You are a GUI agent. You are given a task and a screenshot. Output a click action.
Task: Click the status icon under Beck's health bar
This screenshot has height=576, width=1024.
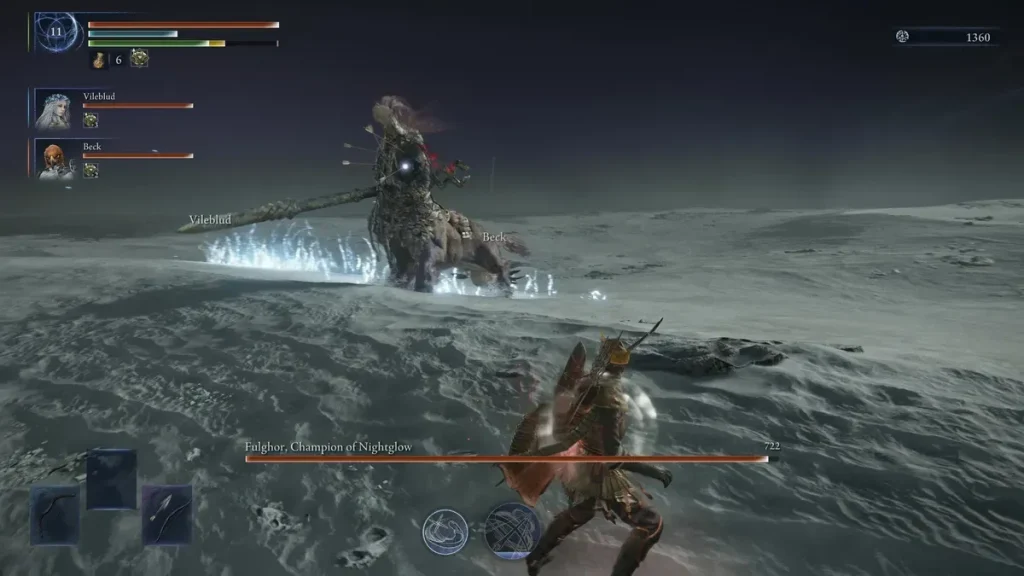click(x=90, y=170)
